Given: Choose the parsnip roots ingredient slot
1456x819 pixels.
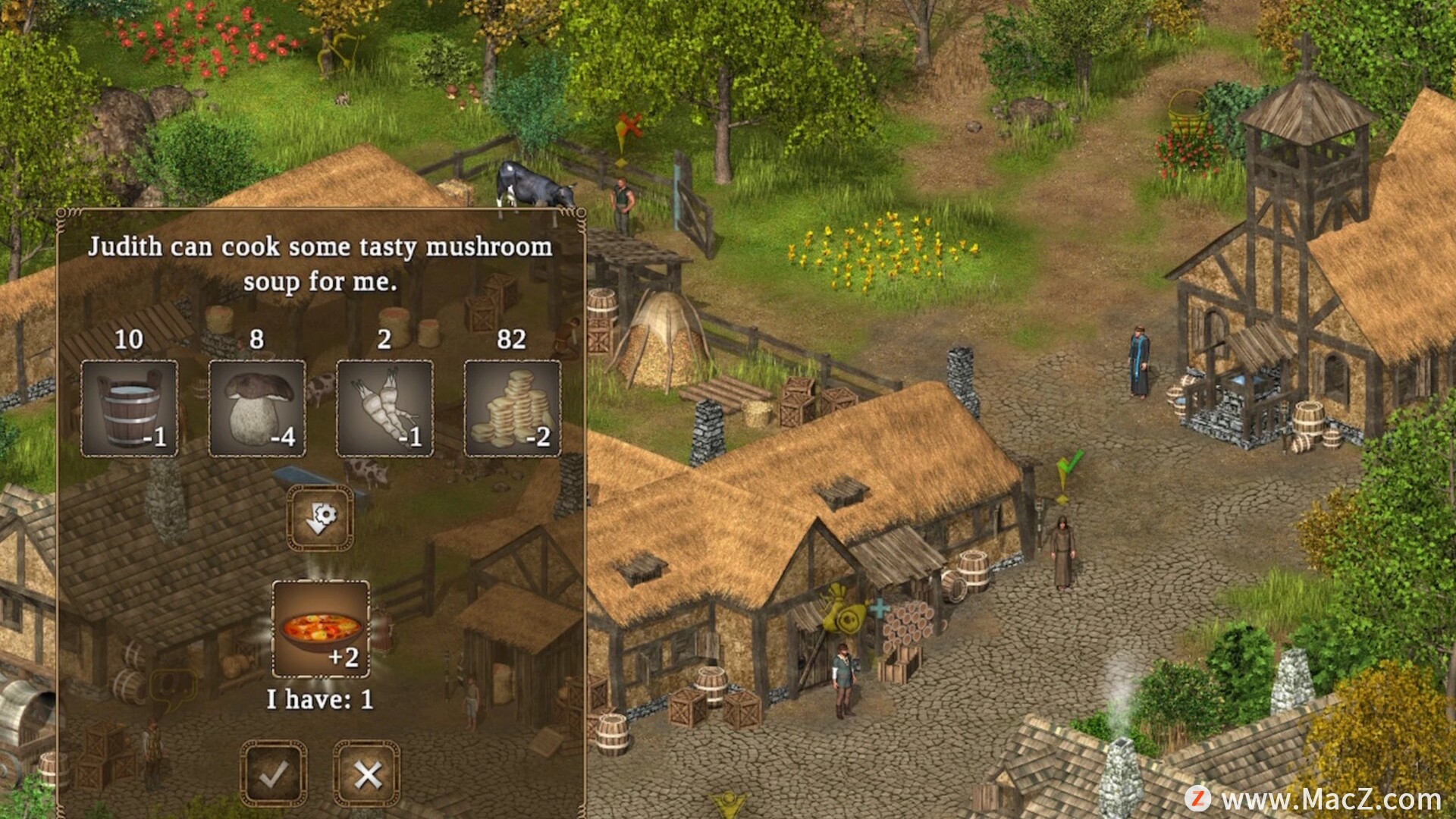Looking at the screenshot, I should pyautogui.click(x=384, y=409).
